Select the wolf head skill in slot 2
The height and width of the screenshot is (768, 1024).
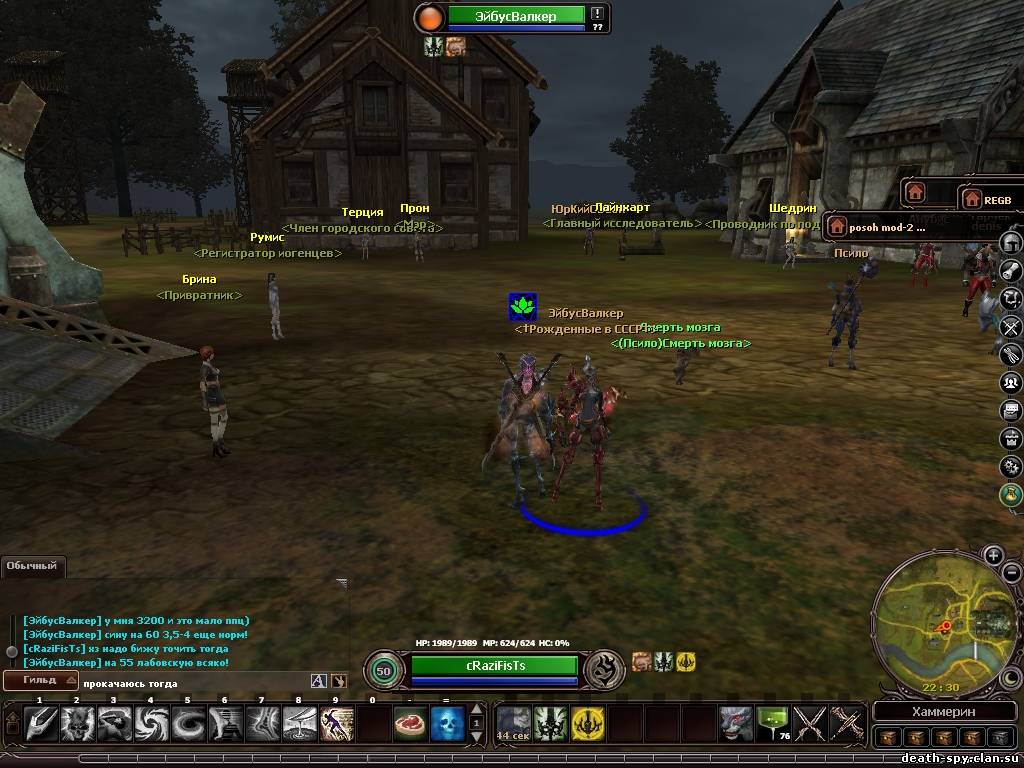point(77,723)
